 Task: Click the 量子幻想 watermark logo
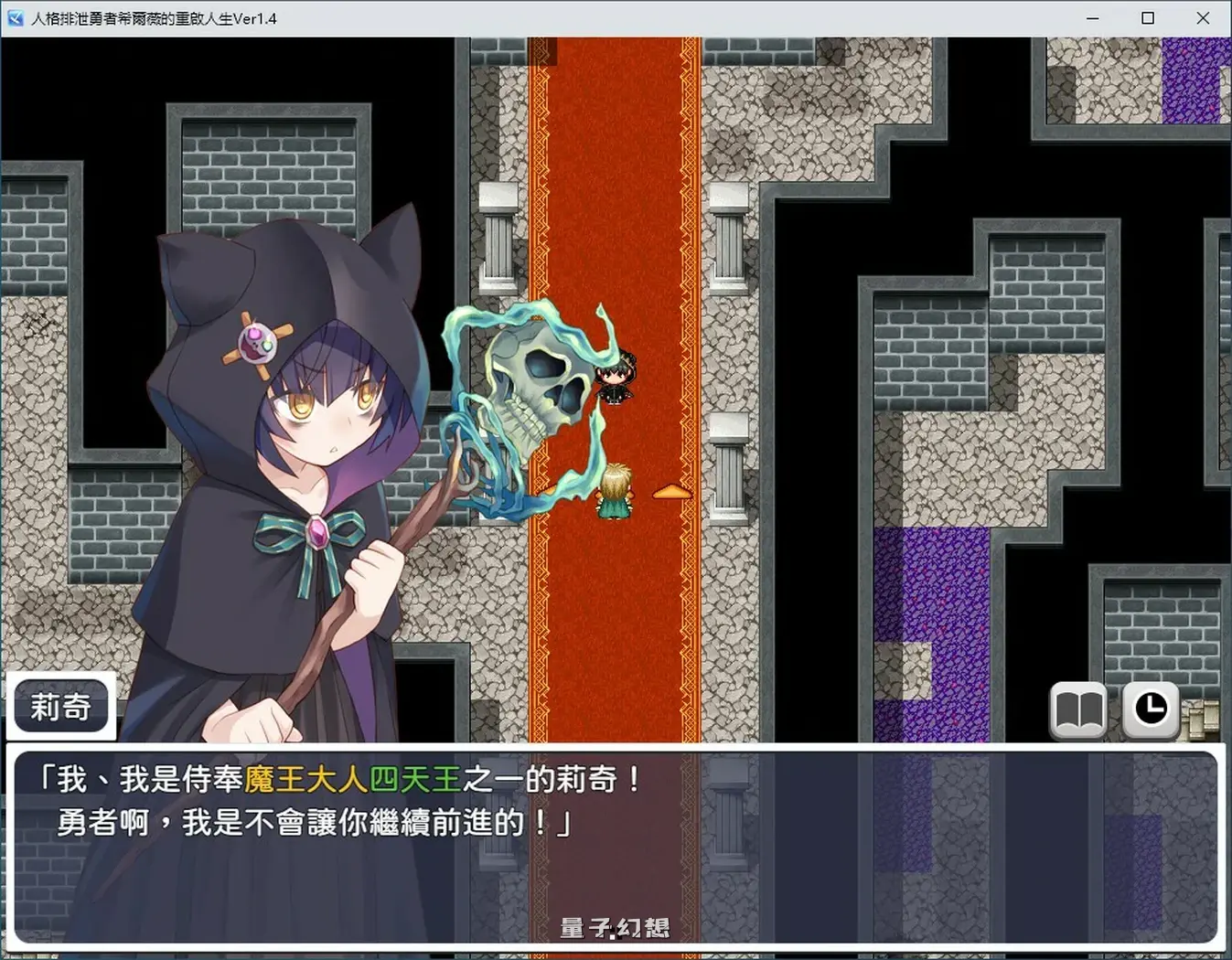(x=614, y=927)
